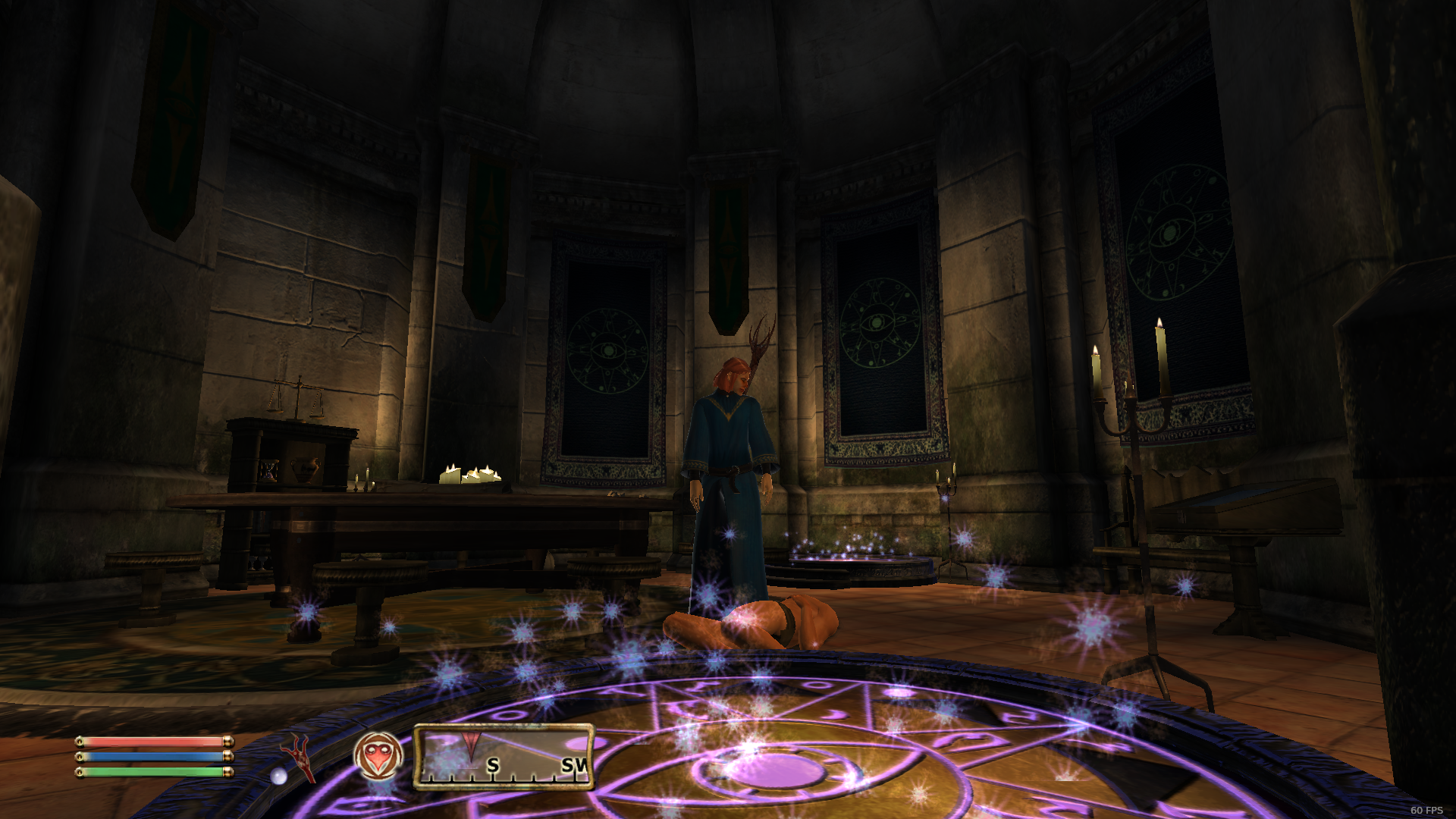Viewport: 1456px width, 819px height.
Task: Click the equipped red staff weapon icon
Action: (x=299, y=757)
